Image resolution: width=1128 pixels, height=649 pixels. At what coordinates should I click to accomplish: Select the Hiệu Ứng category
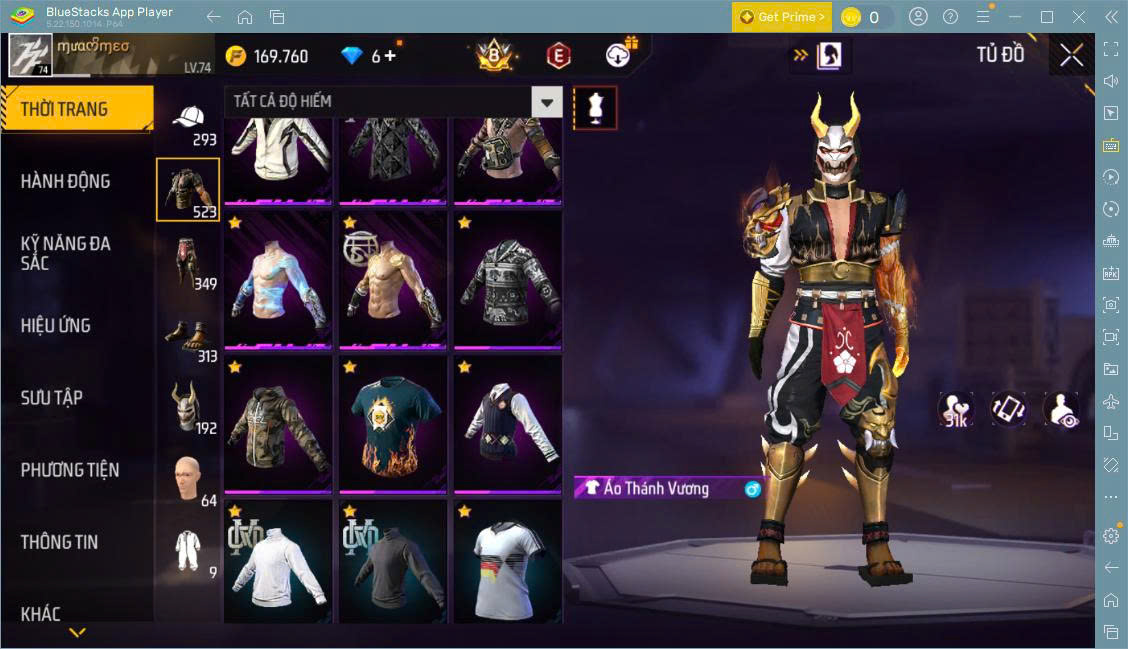pos(56,325)
